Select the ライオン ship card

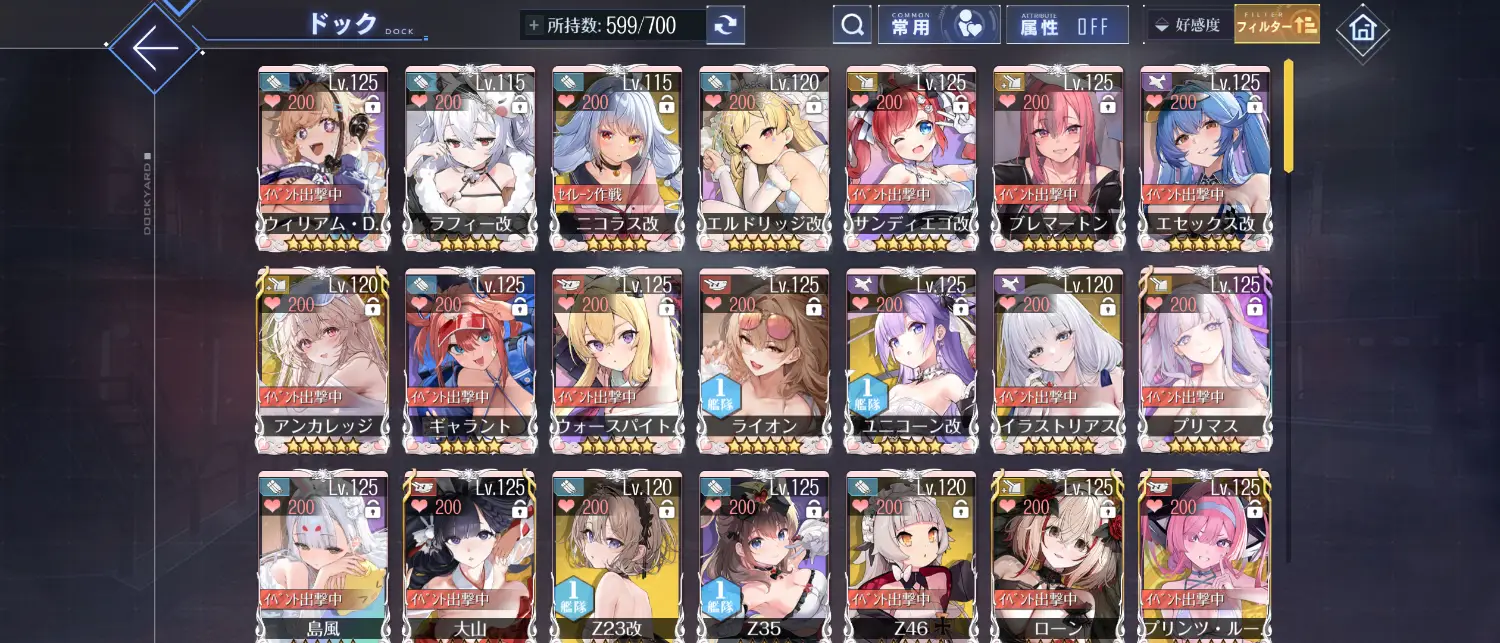(x=764, y=360)
